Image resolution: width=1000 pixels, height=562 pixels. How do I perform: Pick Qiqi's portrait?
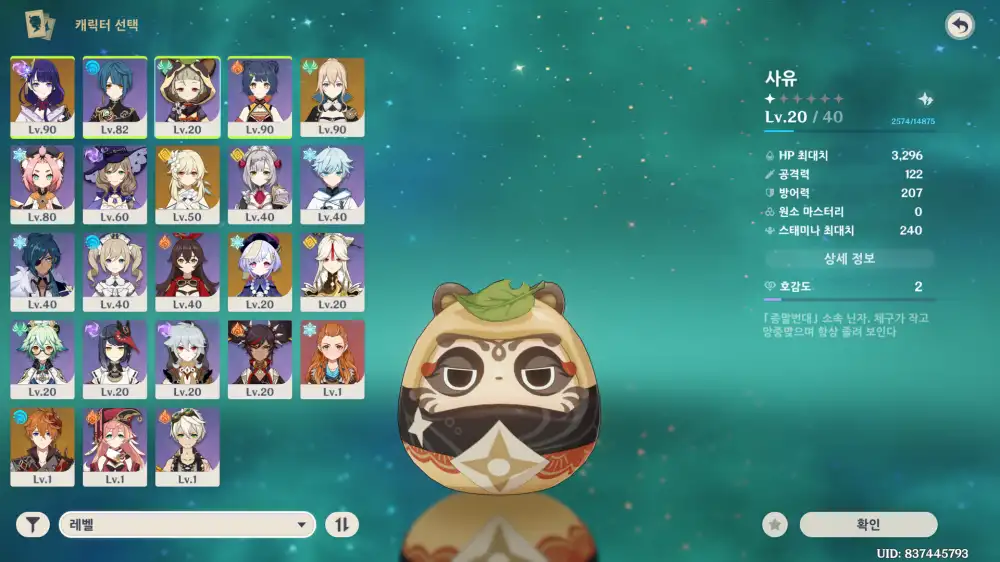[x=260, y=272]
